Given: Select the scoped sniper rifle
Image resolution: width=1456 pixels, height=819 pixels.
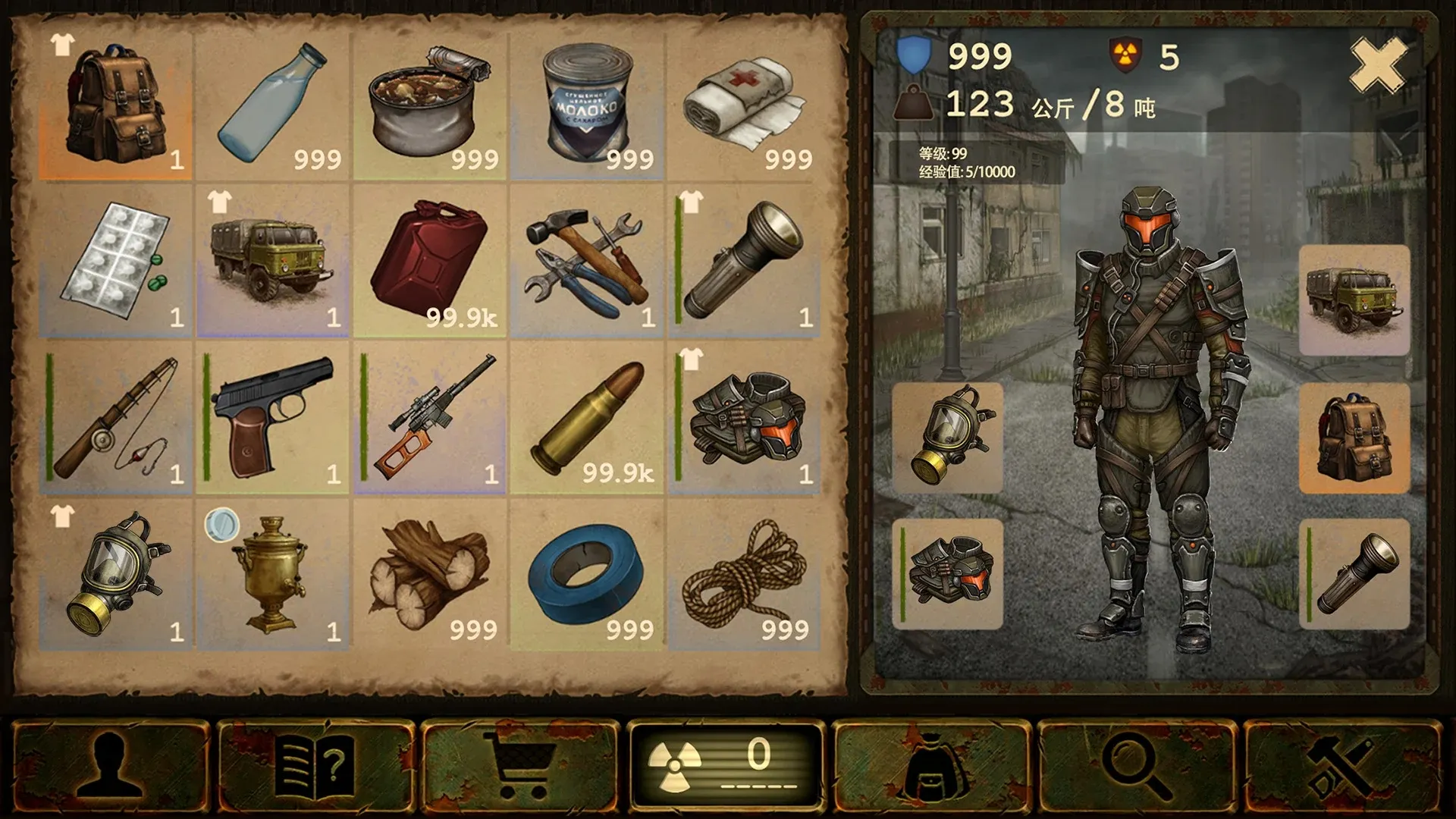Looking at the screenshot, I should [430, 419].
